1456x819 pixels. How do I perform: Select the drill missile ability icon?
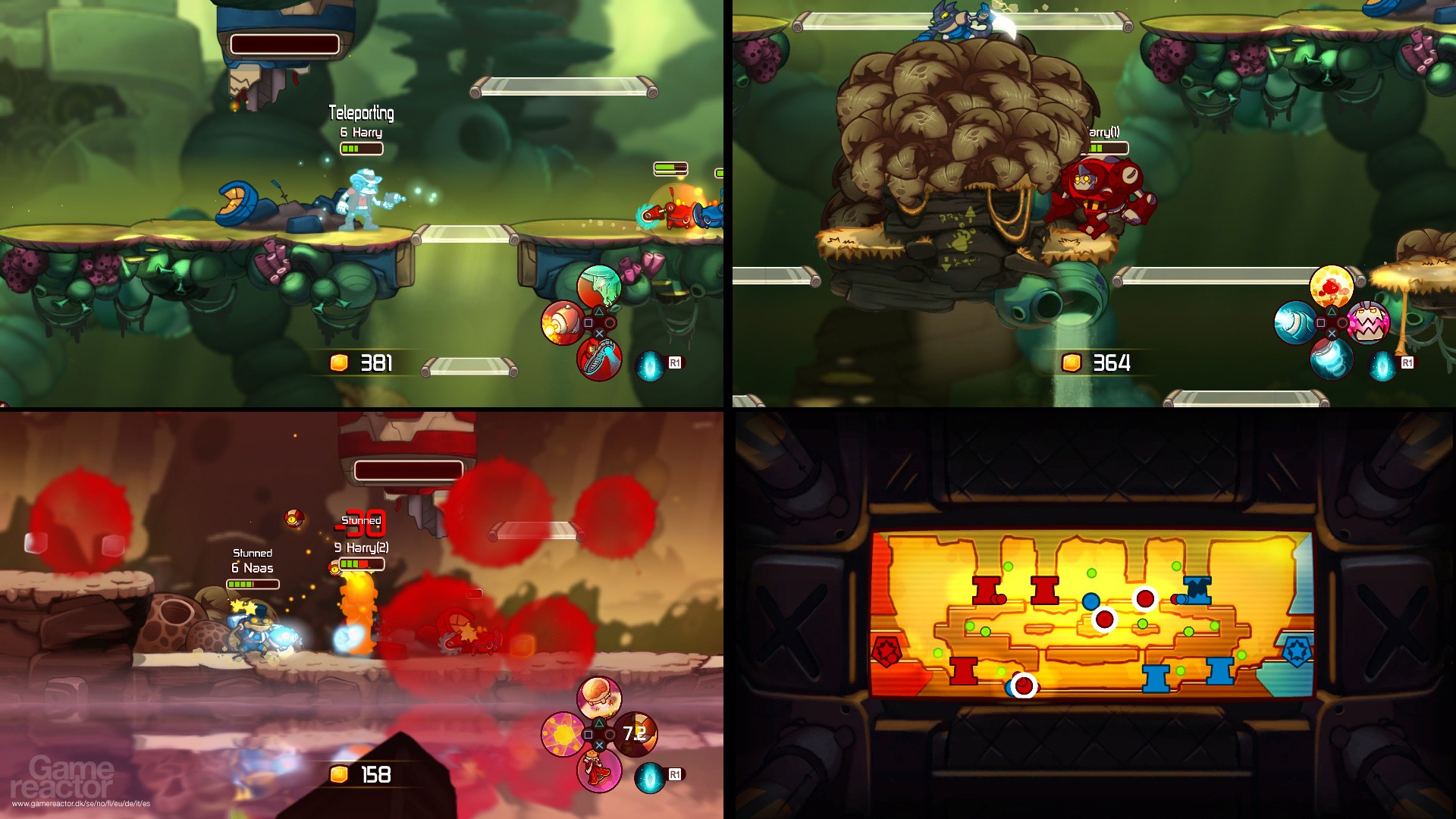[563, 323]
